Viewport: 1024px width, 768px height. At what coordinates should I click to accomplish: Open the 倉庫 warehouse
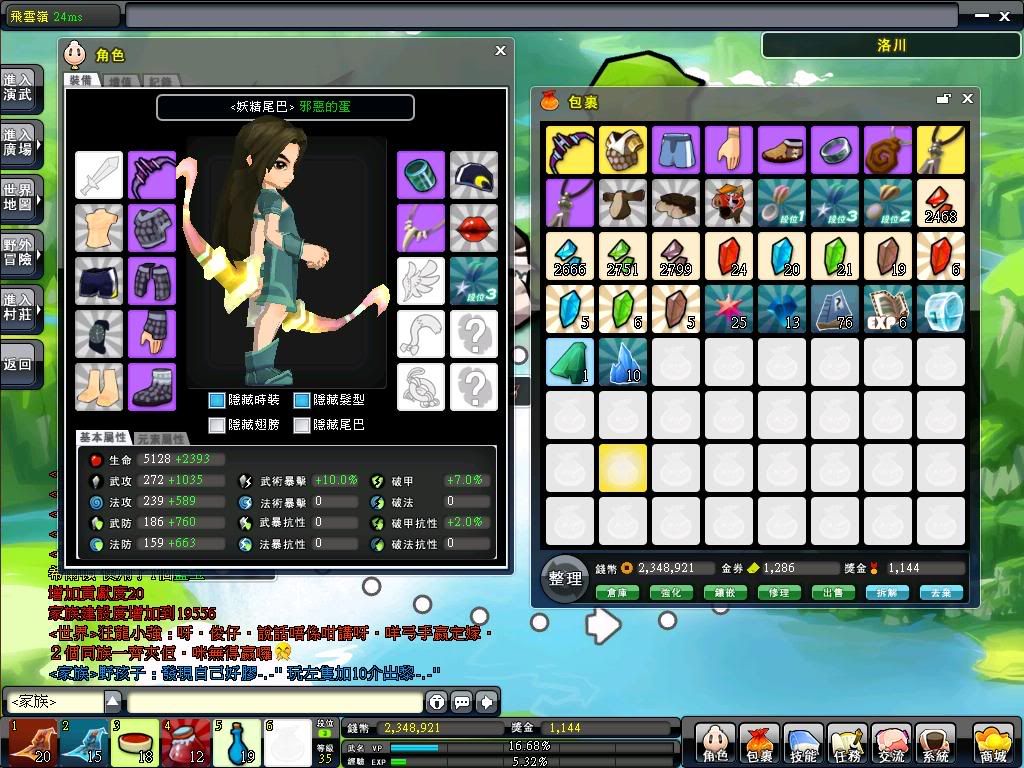[616, 593]
